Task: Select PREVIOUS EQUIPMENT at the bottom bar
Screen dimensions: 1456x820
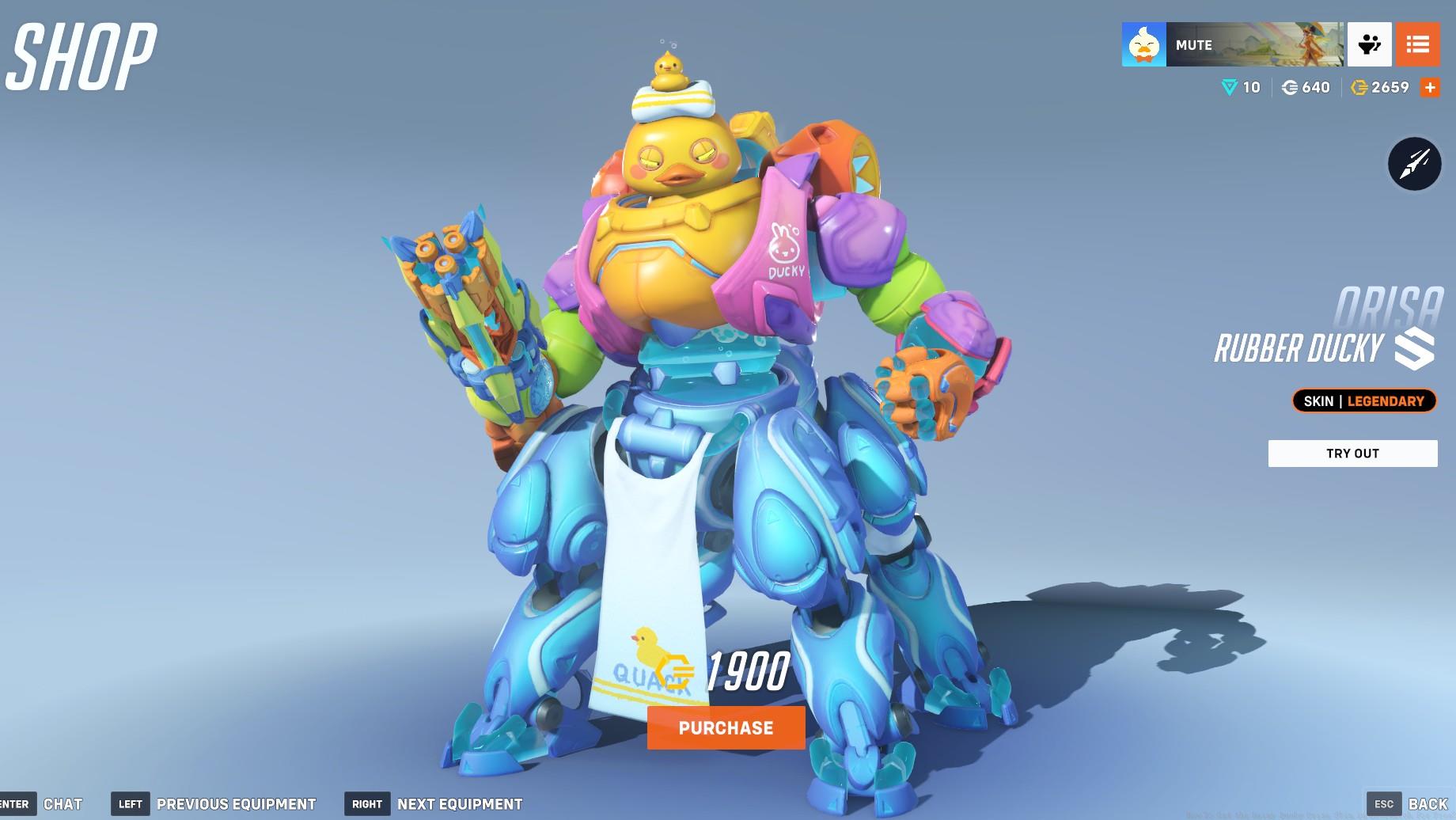Action: point(235,803)
